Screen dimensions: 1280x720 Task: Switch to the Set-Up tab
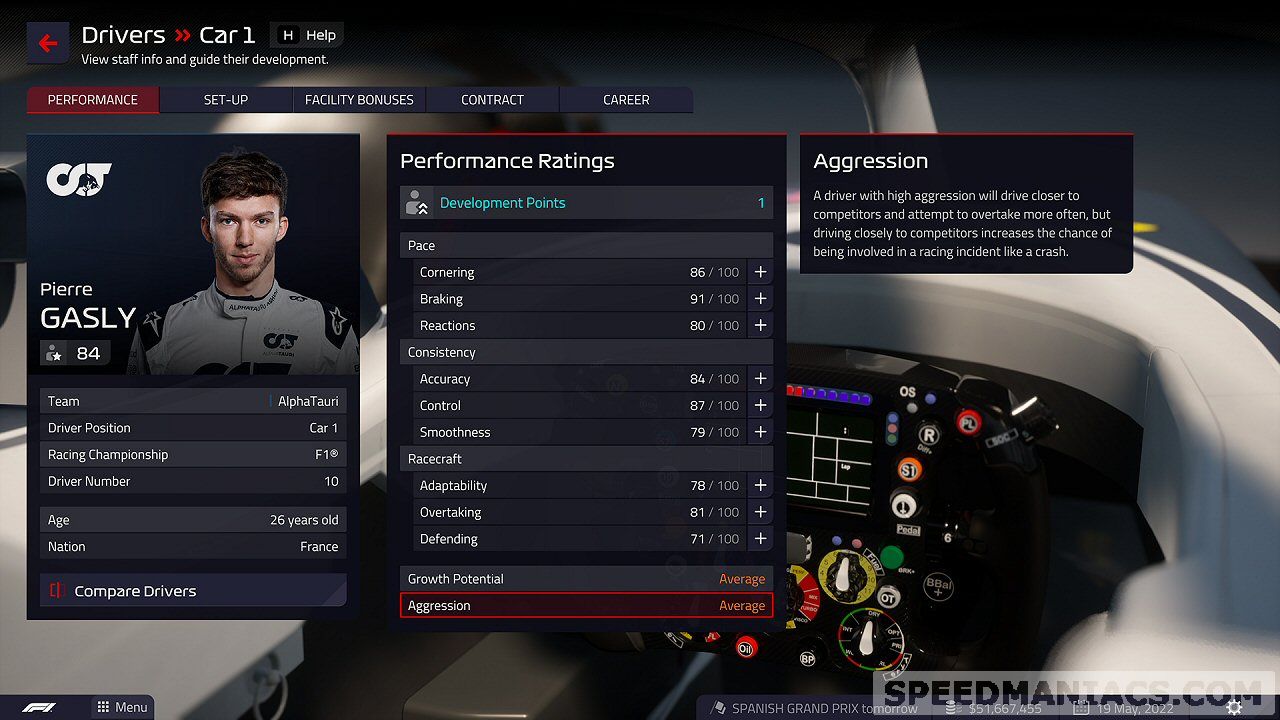[226, 100]
